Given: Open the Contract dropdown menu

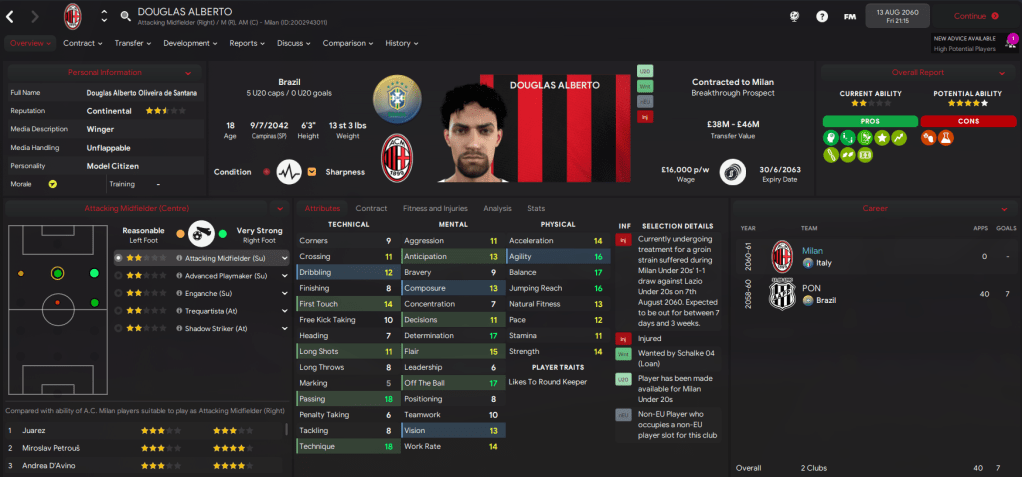Looking at the screenshot, I should [84, 43].
